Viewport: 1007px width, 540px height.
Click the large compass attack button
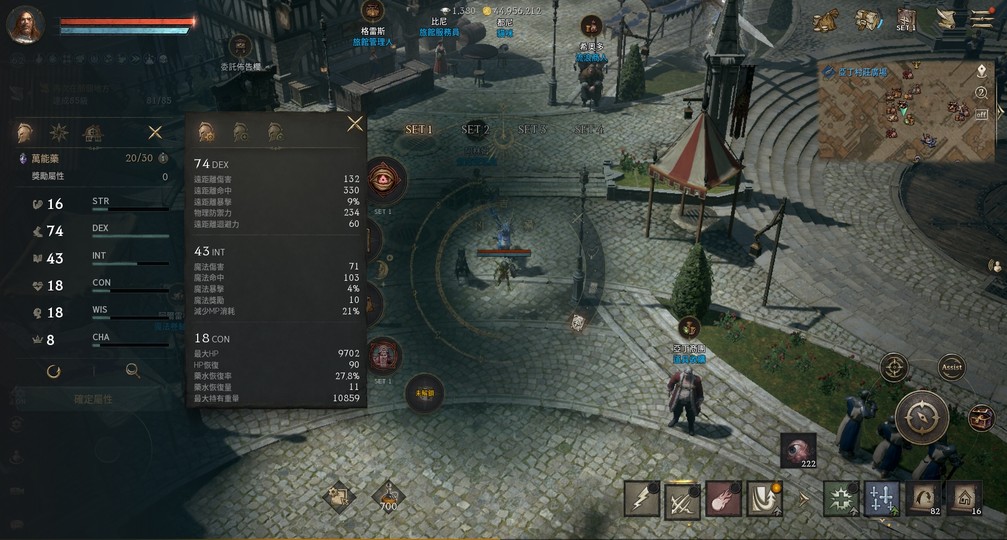coord(921,417)
